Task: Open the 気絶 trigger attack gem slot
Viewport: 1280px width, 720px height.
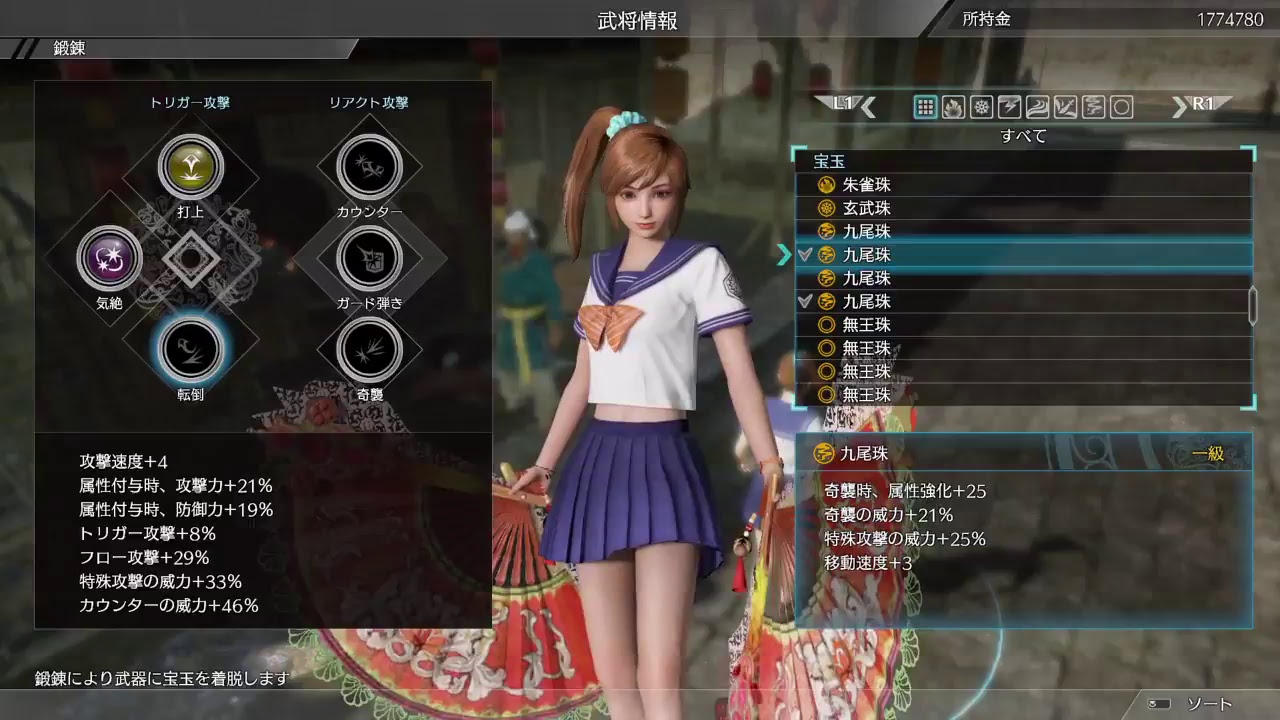Action: pos(110,258)
